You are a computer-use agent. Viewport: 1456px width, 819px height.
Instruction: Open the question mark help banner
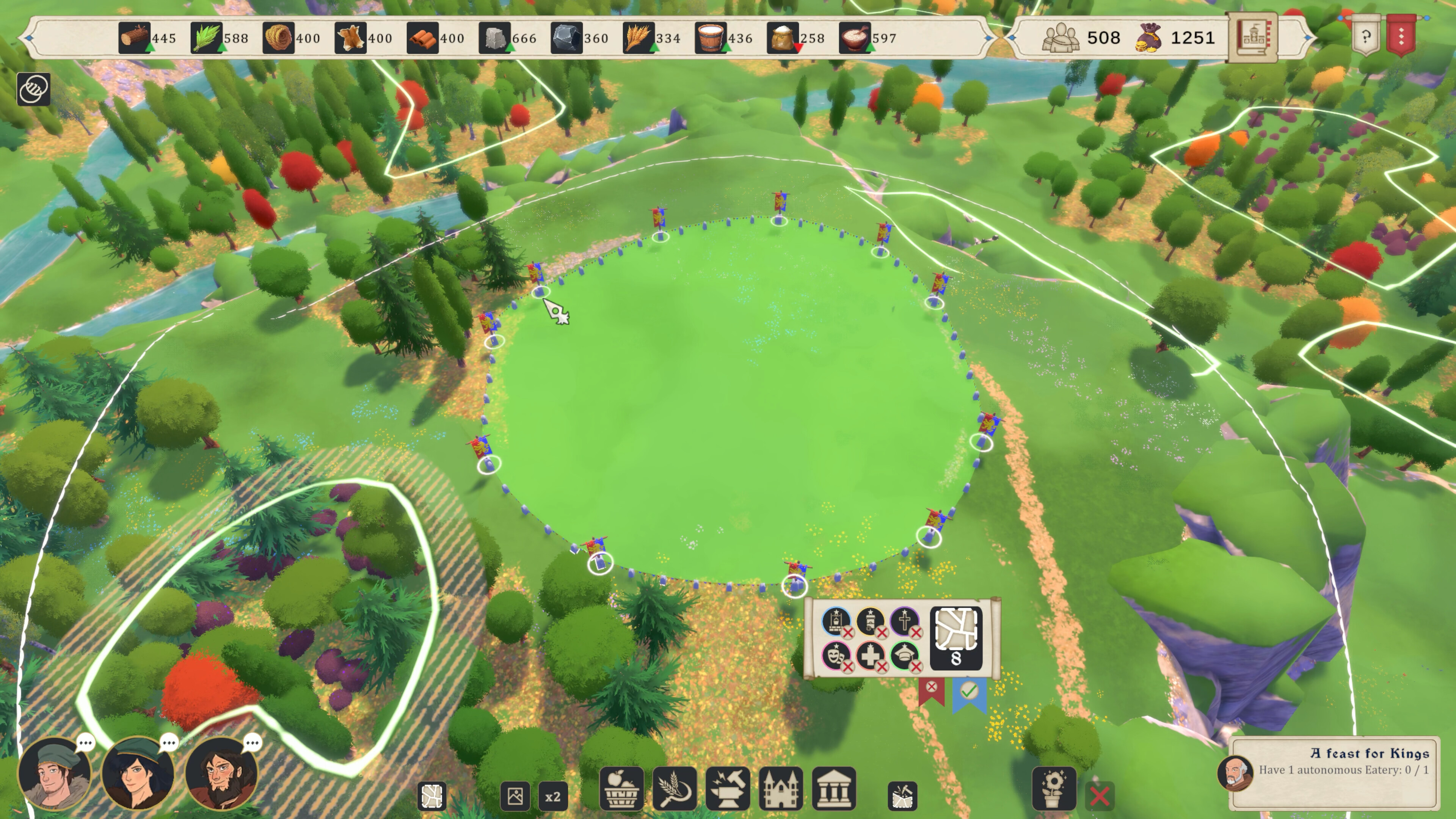tap(1365, 37)
